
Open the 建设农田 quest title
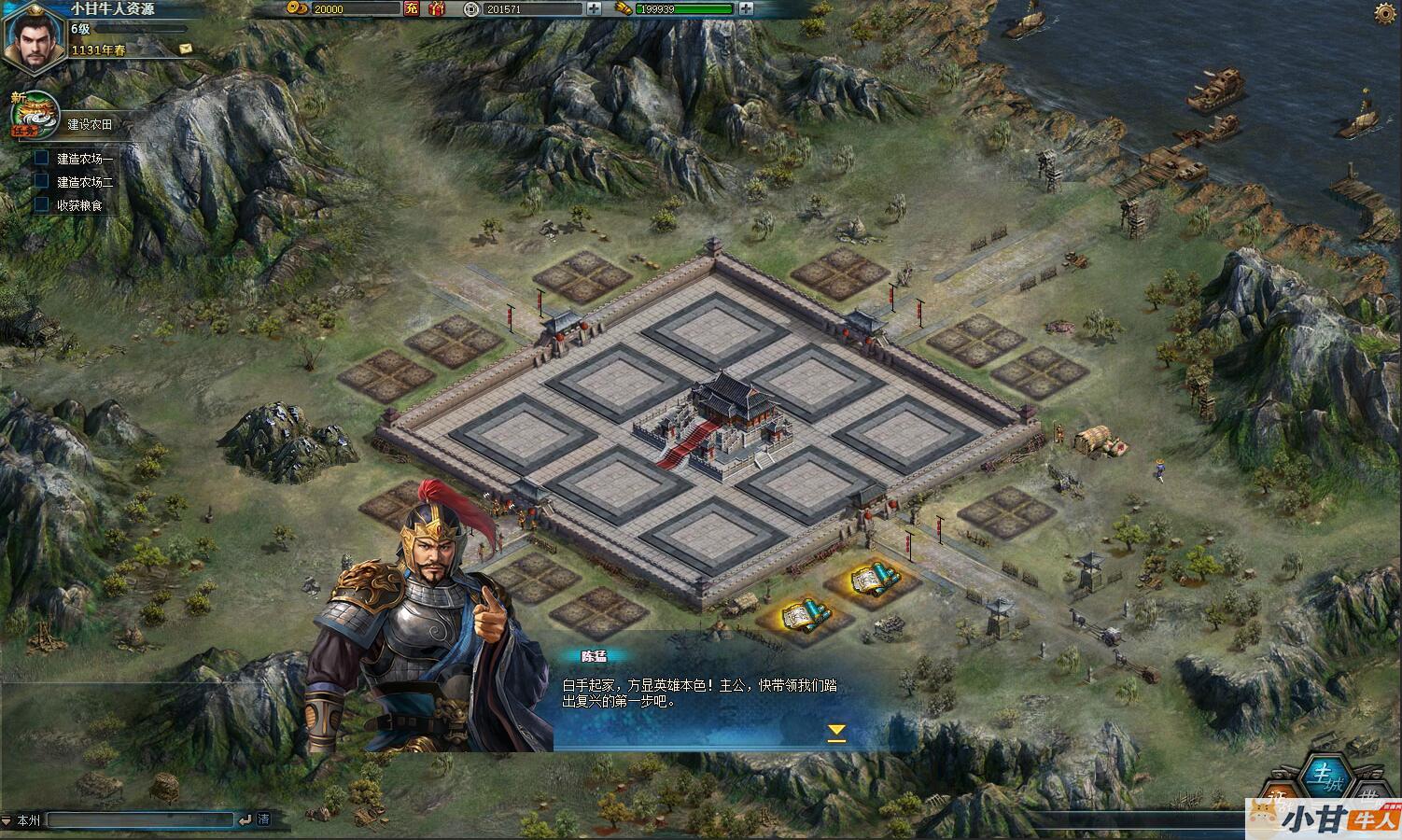click(x=90, y=124)
